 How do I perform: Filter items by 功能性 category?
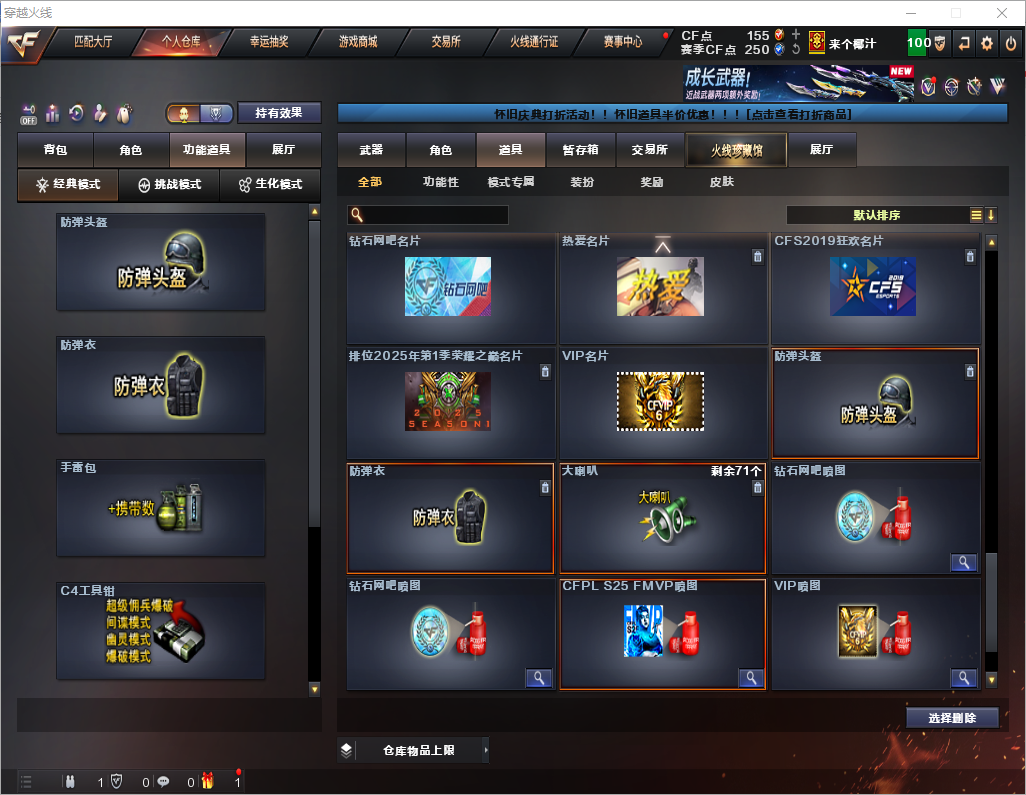click(x=440, y=183)
